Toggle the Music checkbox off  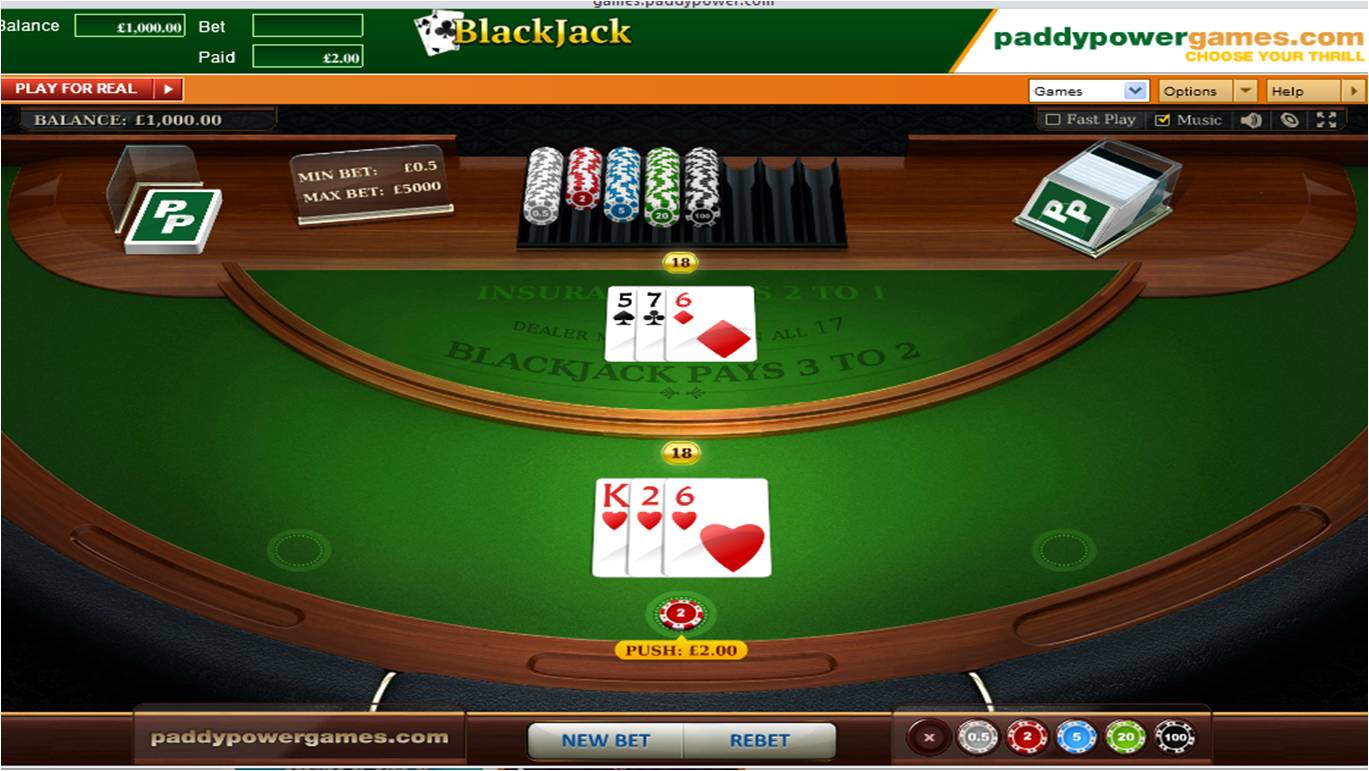(x=1162, y=120)
